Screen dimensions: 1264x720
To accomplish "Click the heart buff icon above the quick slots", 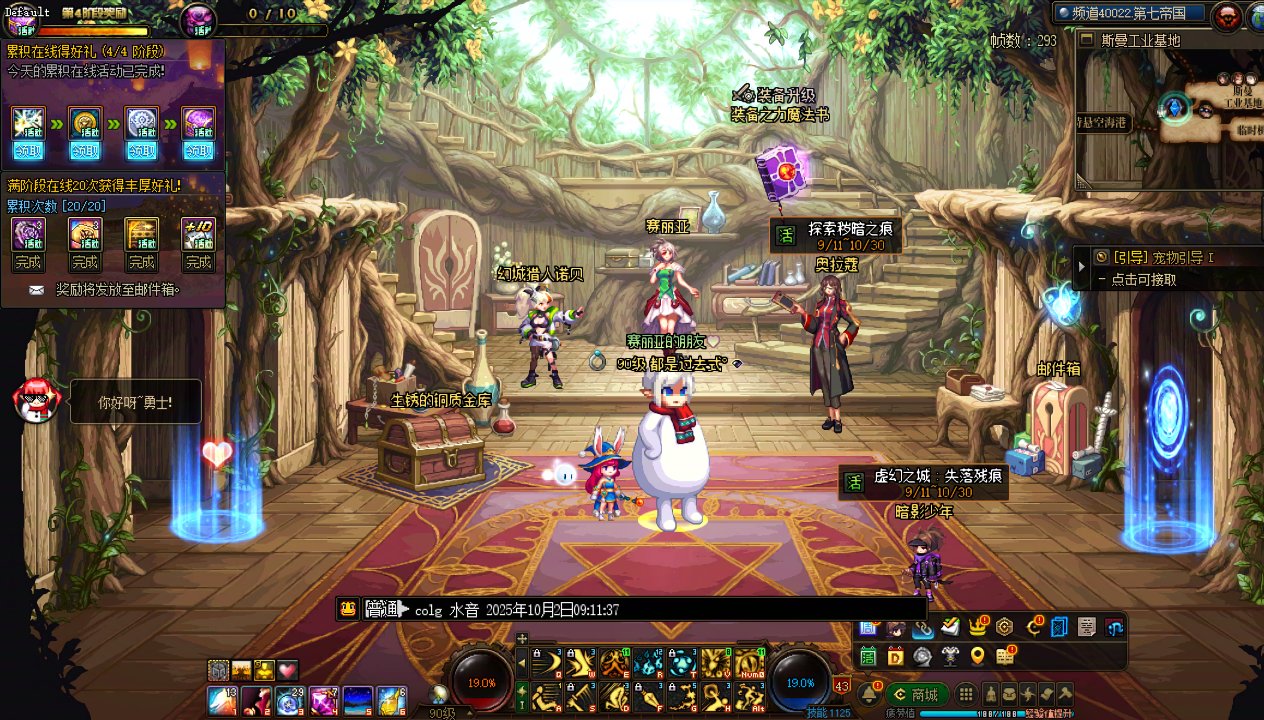I will coord(288,670).
